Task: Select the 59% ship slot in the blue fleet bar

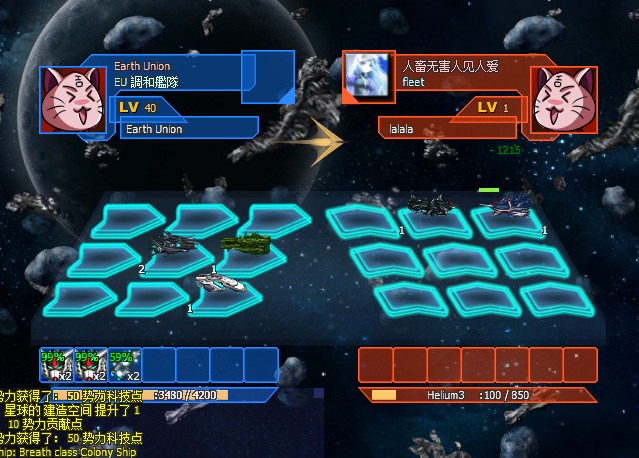Action: tap(123, 365)
